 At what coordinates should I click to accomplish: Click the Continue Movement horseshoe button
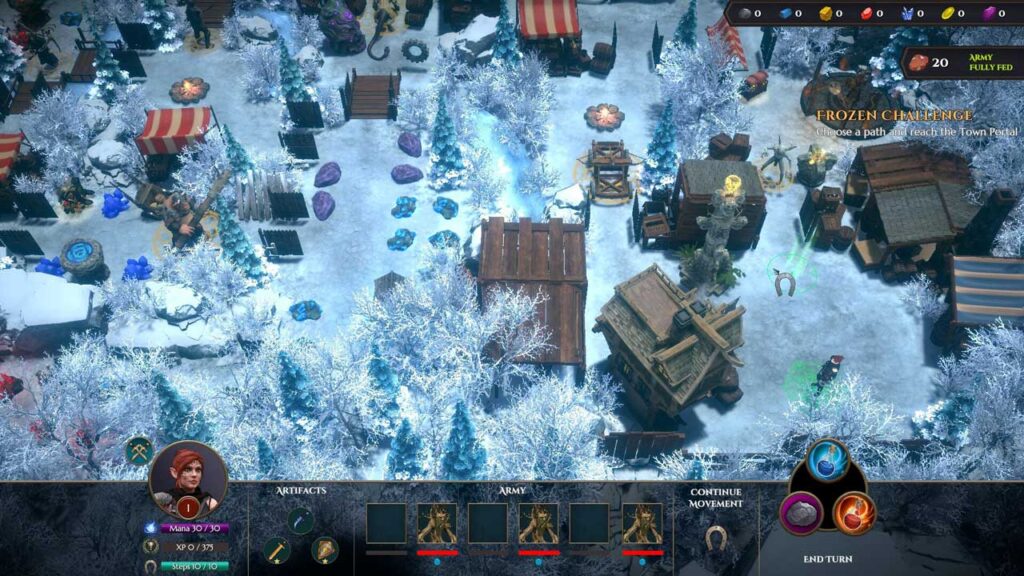[x=714, y=538]
